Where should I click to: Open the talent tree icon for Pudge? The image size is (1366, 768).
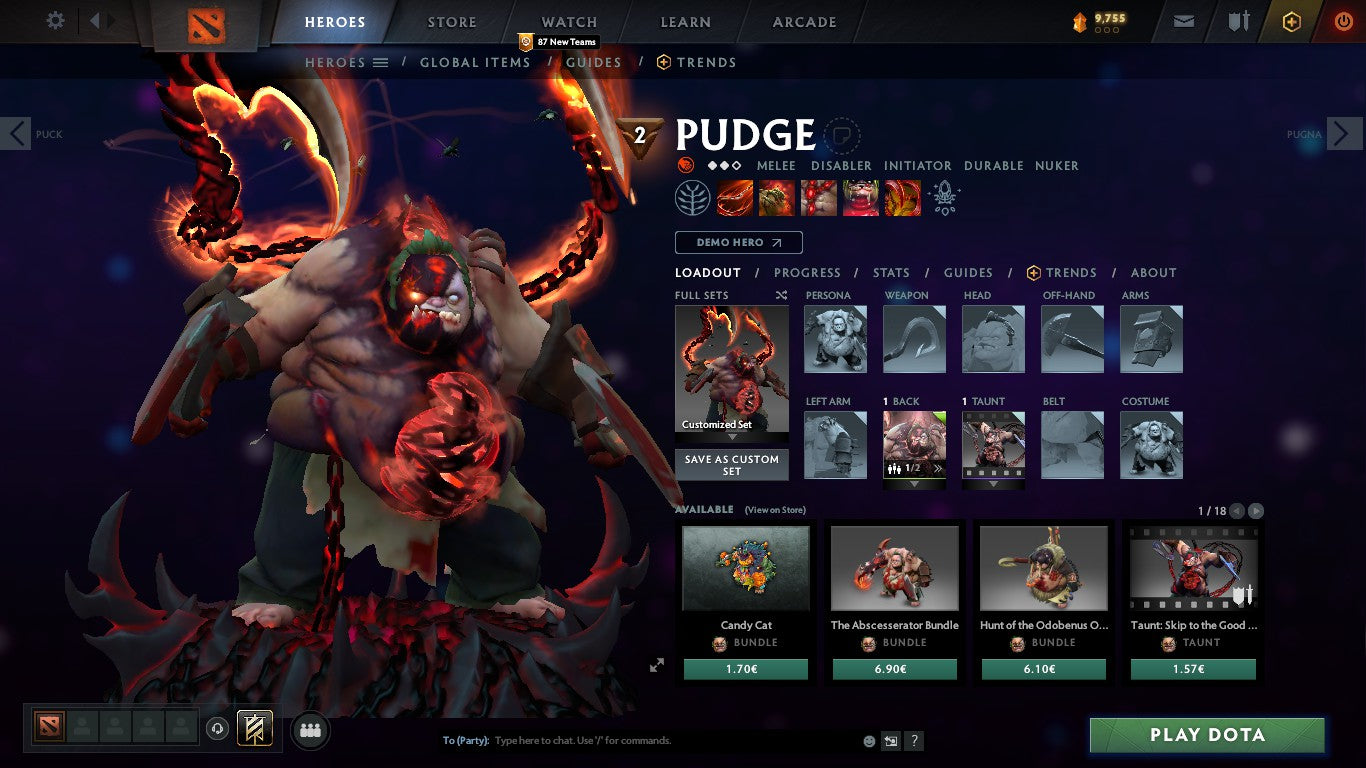pos(691,196)
